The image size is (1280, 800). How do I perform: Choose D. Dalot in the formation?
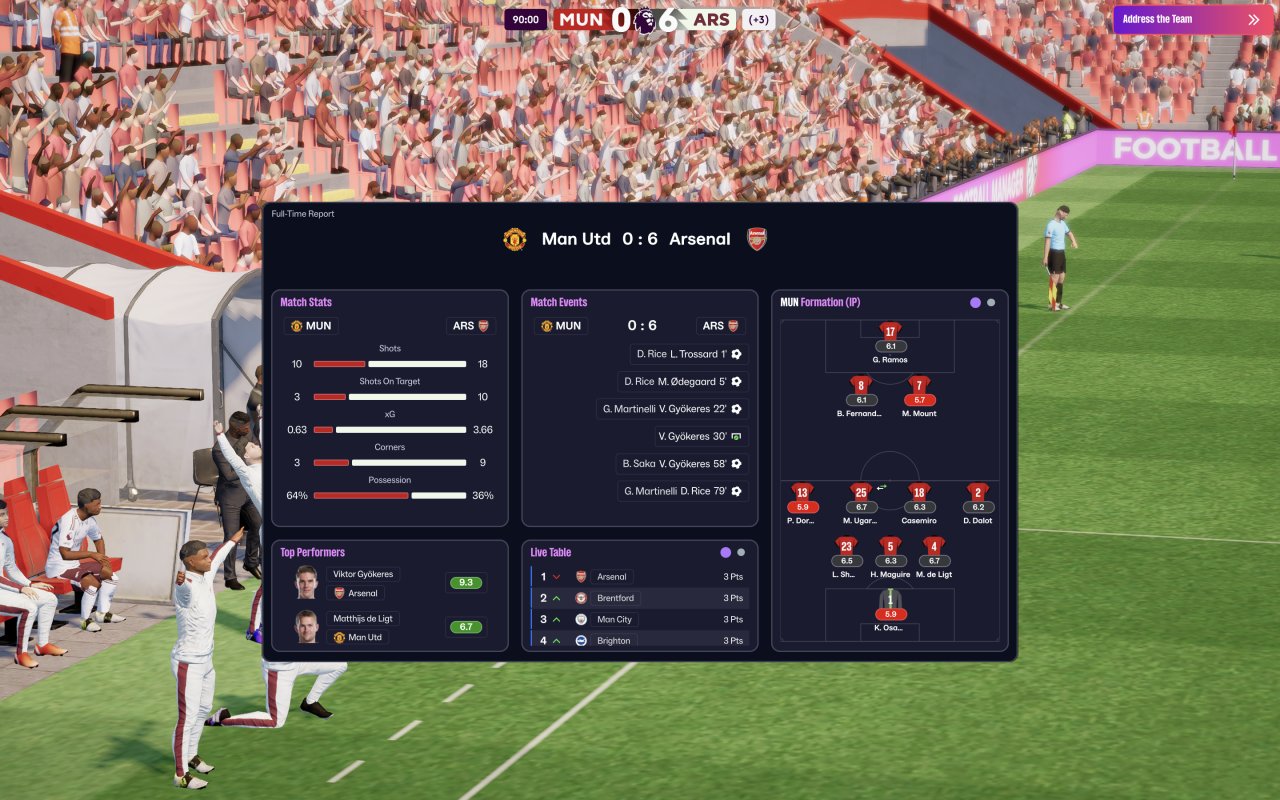(978, 493)
